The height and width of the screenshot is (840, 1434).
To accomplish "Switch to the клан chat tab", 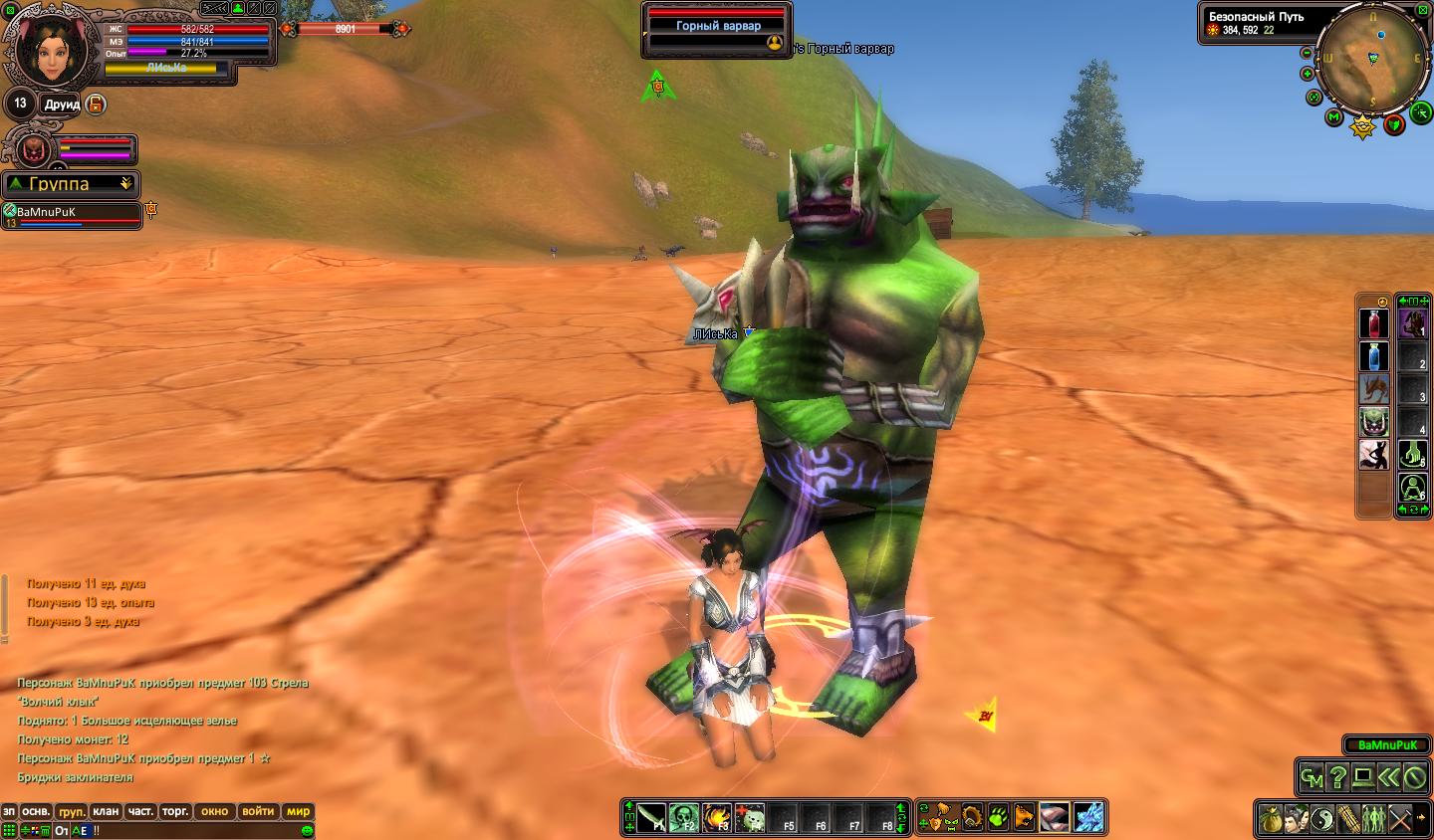I will pos(106,811).
